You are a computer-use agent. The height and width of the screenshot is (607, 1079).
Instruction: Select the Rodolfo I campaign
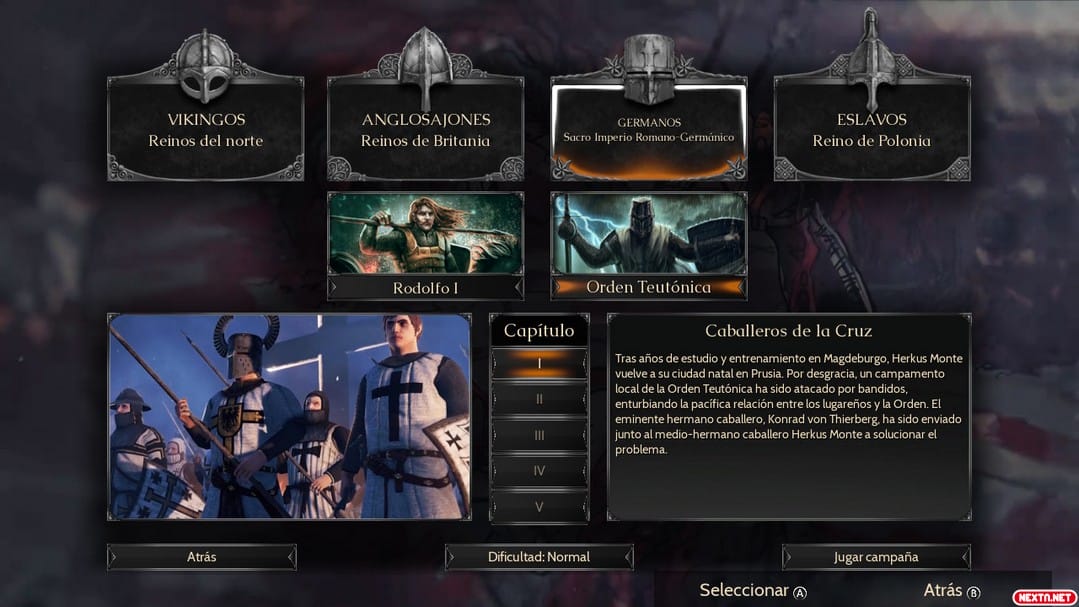[x=425, y=247]
